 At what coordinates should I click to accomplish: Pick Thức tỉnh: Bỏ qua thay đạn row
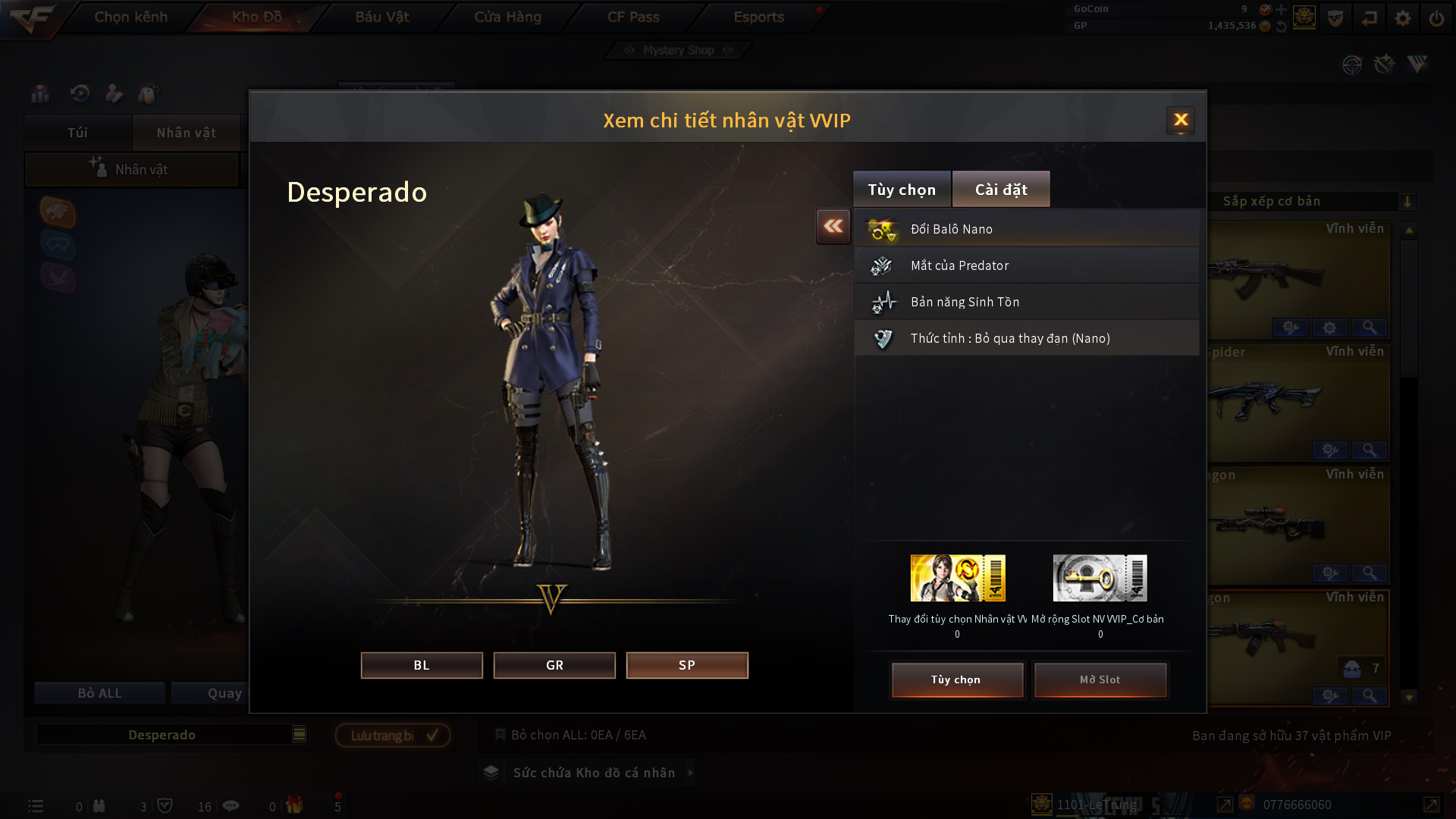[1027, 338]
